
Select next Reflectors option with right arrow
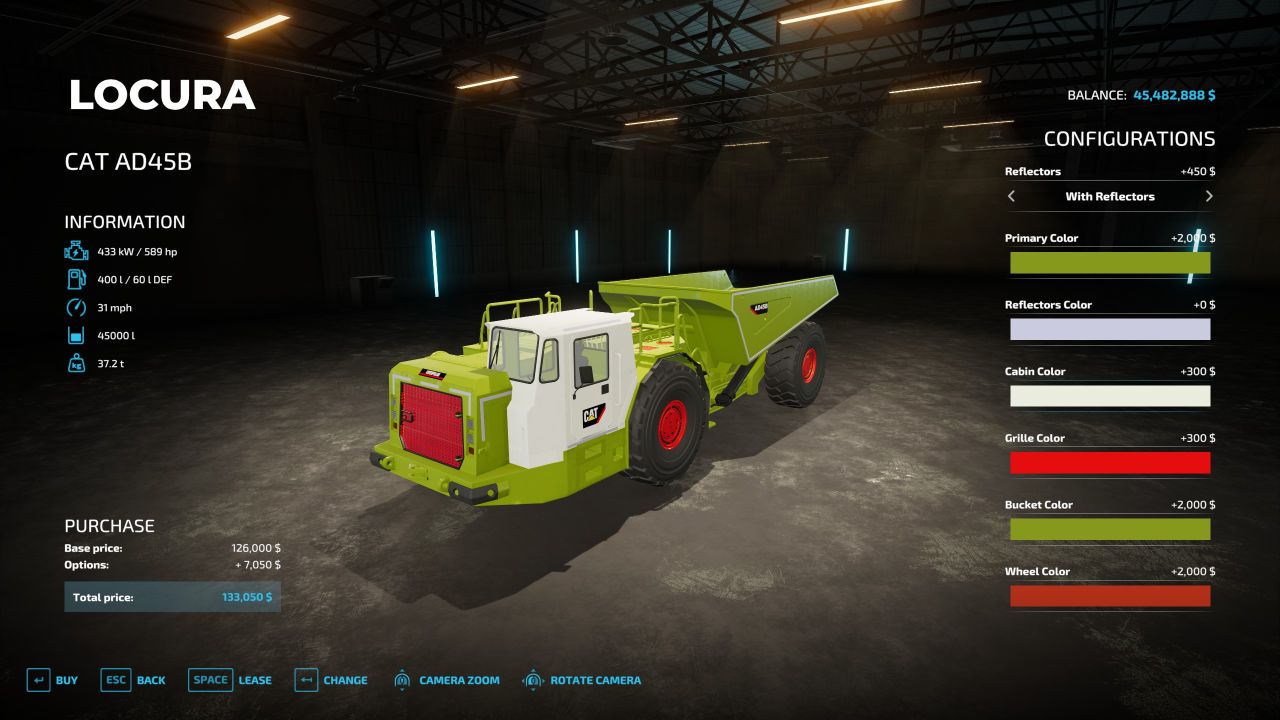click(1209, 196)
